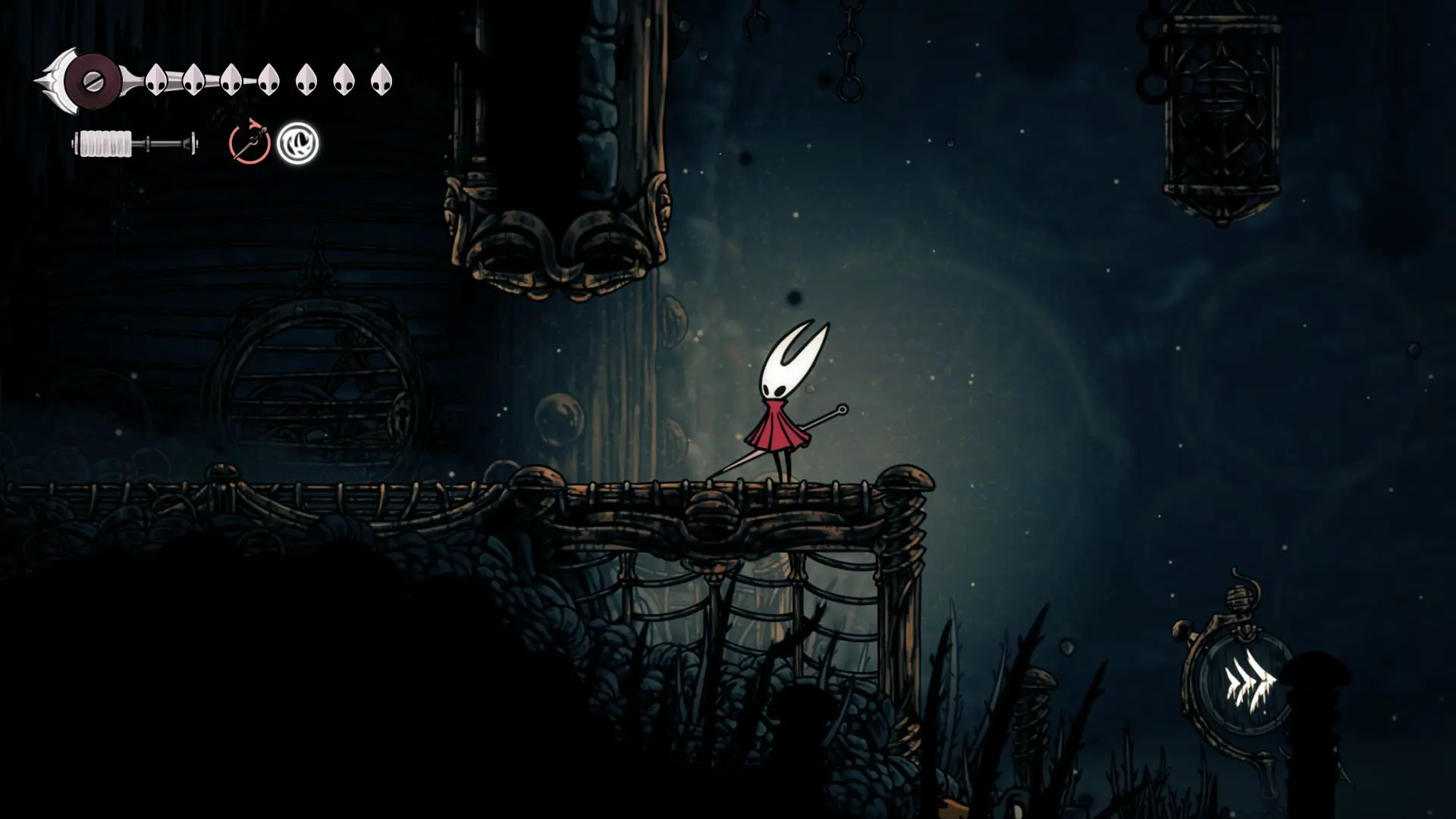Activate the white silk swirl skill icon
Image resolution: width=1456 pixels, height=819 pixels.
point(298,143)
